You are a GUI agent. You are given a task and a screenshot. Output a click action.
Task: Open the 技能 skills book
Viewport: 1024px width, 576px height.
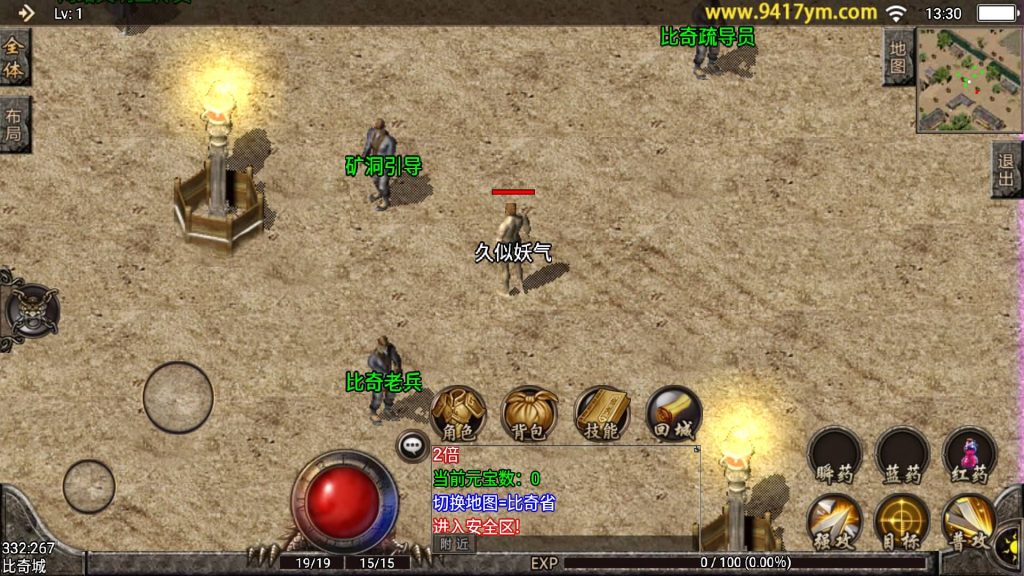pyautogui.click(x=602, y=413)
